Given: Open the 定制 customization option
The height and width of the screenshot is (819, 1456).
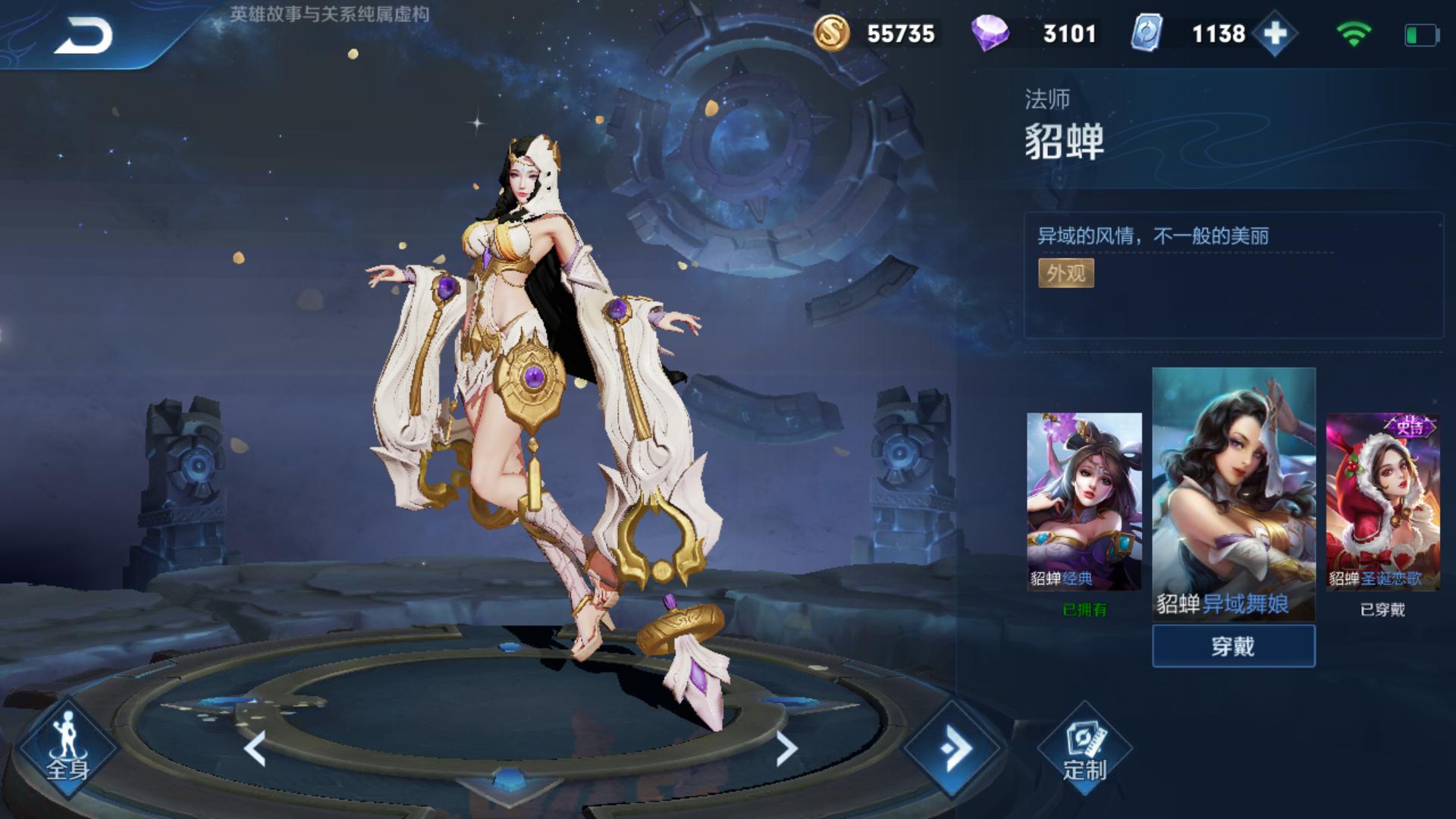Looking at the screenshot, I should [x=1084, y=748].
